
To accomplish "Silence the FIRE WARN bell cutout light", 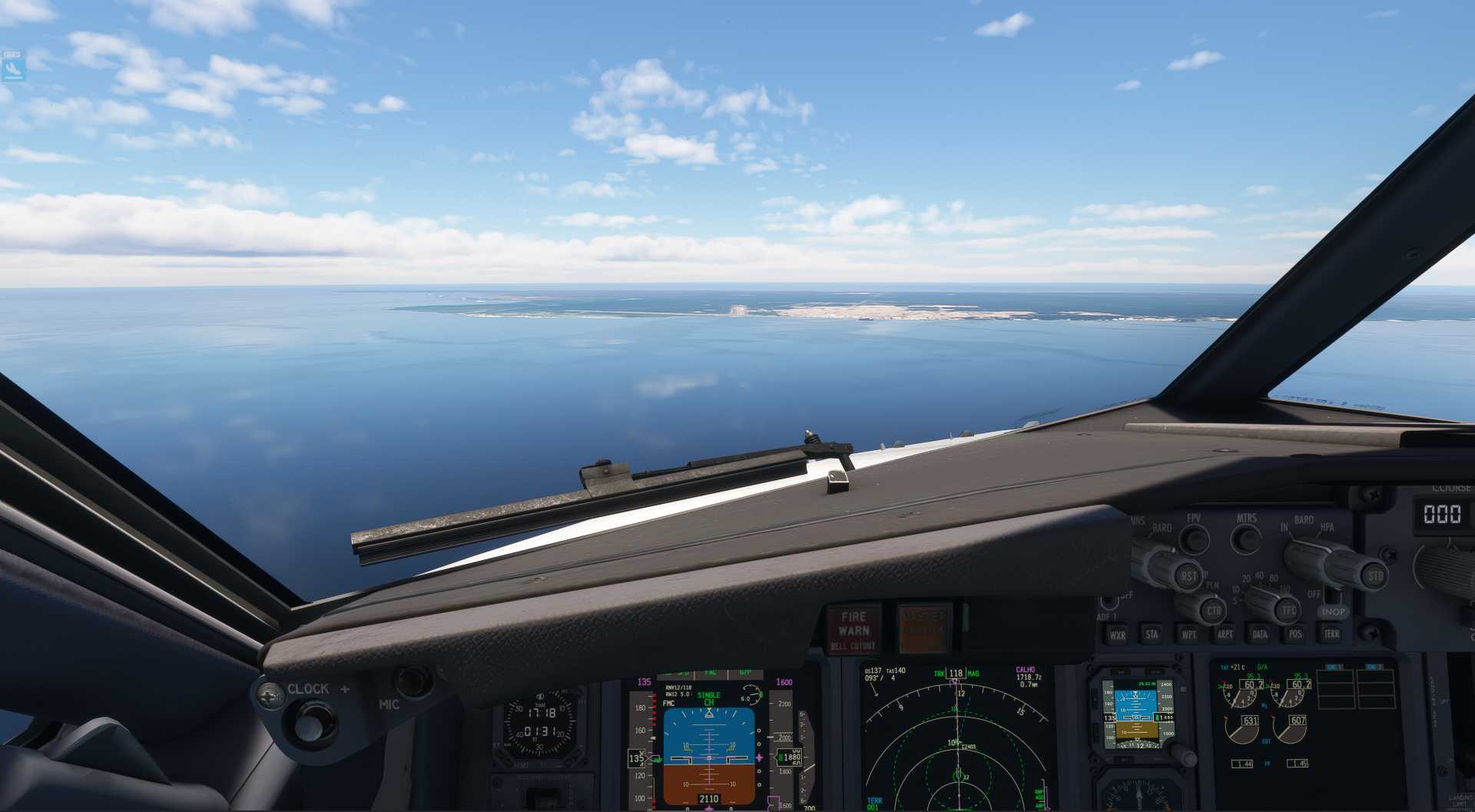I will (x=854, y=629).
